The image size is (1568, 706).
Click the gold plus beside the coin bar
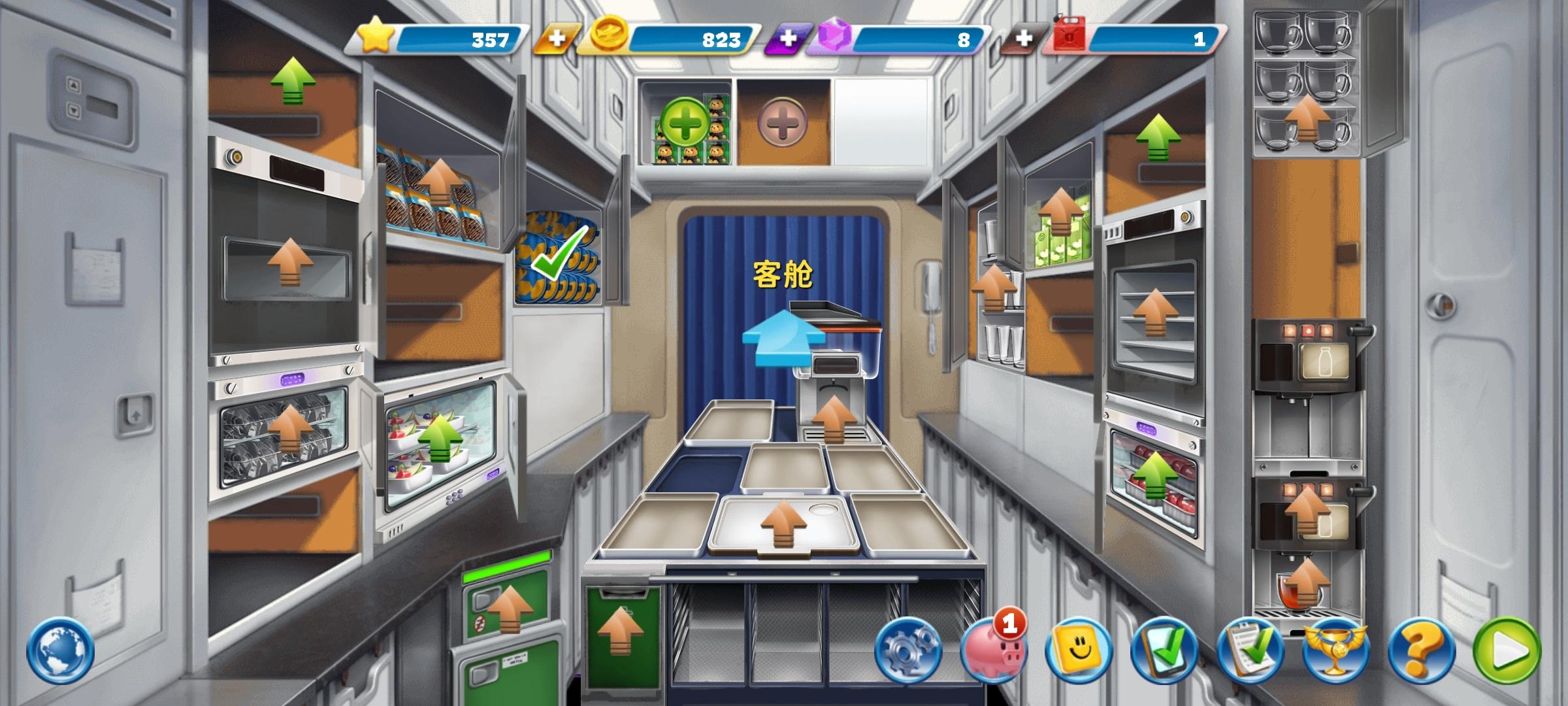[x=556, y=39]
